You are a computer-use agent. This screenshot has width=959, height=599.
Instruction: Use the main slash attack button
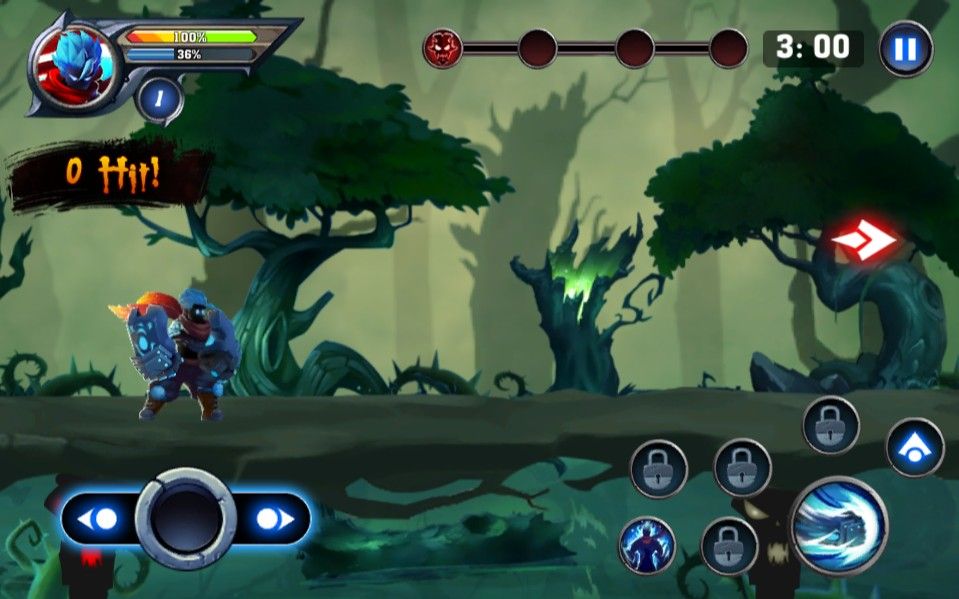pyautogui.click(x=838, y=527)
